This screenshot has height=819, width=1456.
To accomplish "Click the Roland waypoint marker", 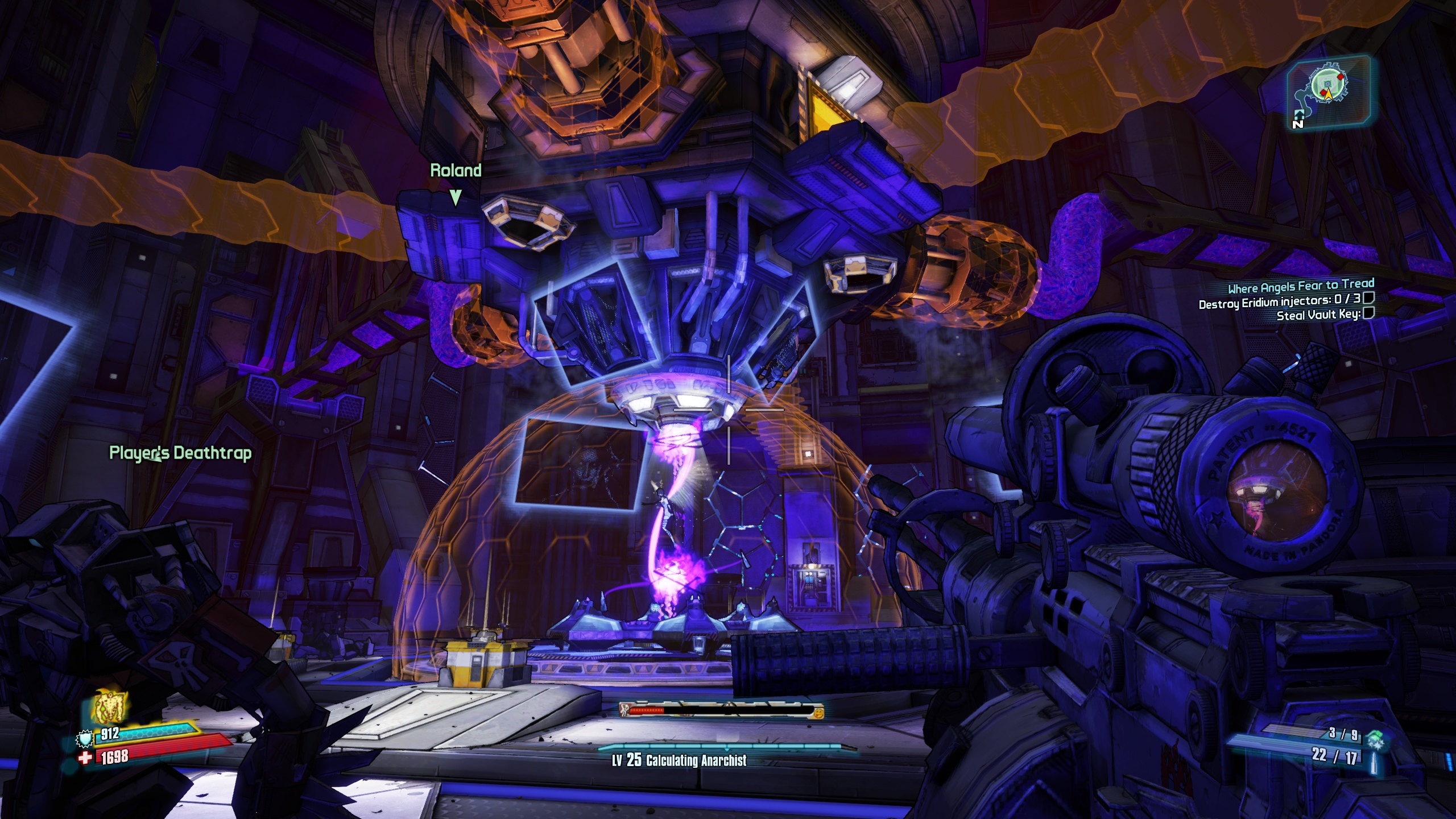I will point(455,197).
